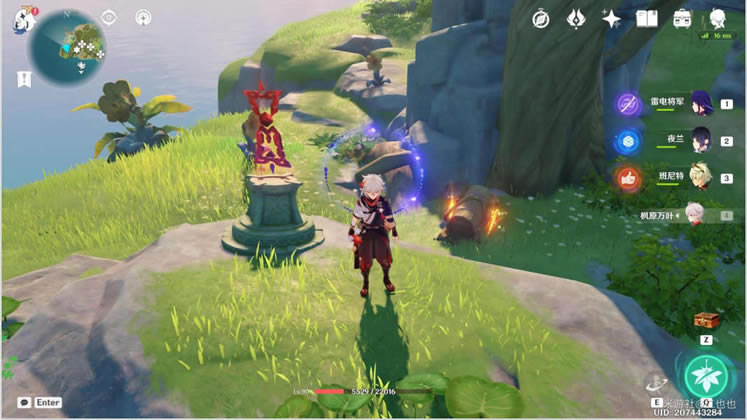Open the chat box icon
Image resolution: width=747 pixels, height=420 pixels.
pyautogui.click(x=24, y=402)
